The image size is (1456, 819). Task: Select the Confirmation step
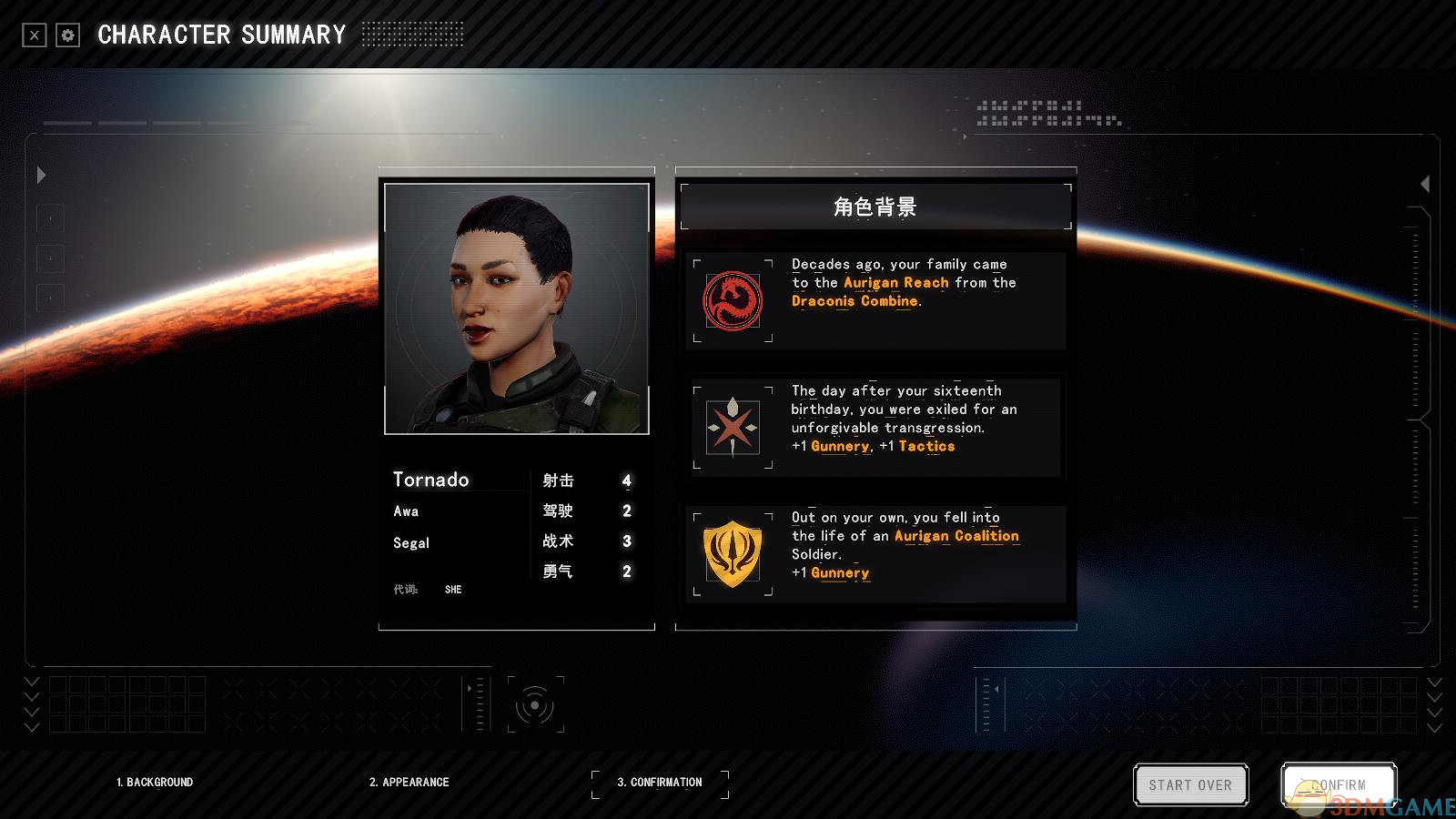(x=660, y=782)
